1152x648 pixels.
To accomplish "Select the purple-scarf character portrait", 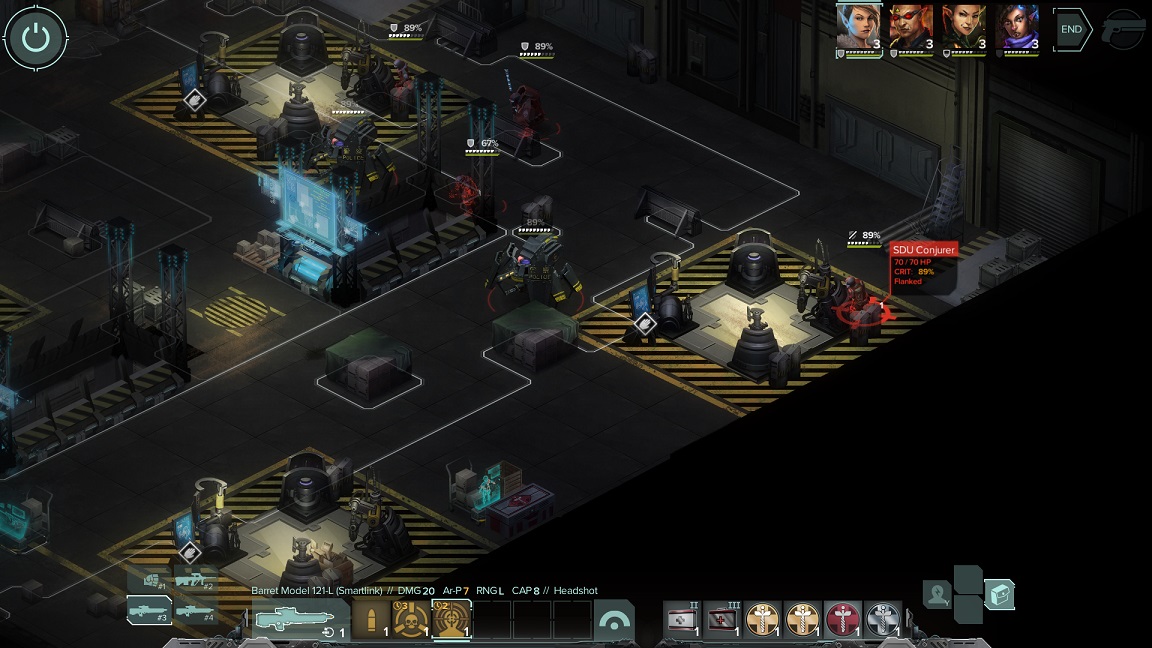I will (1017, 27).
